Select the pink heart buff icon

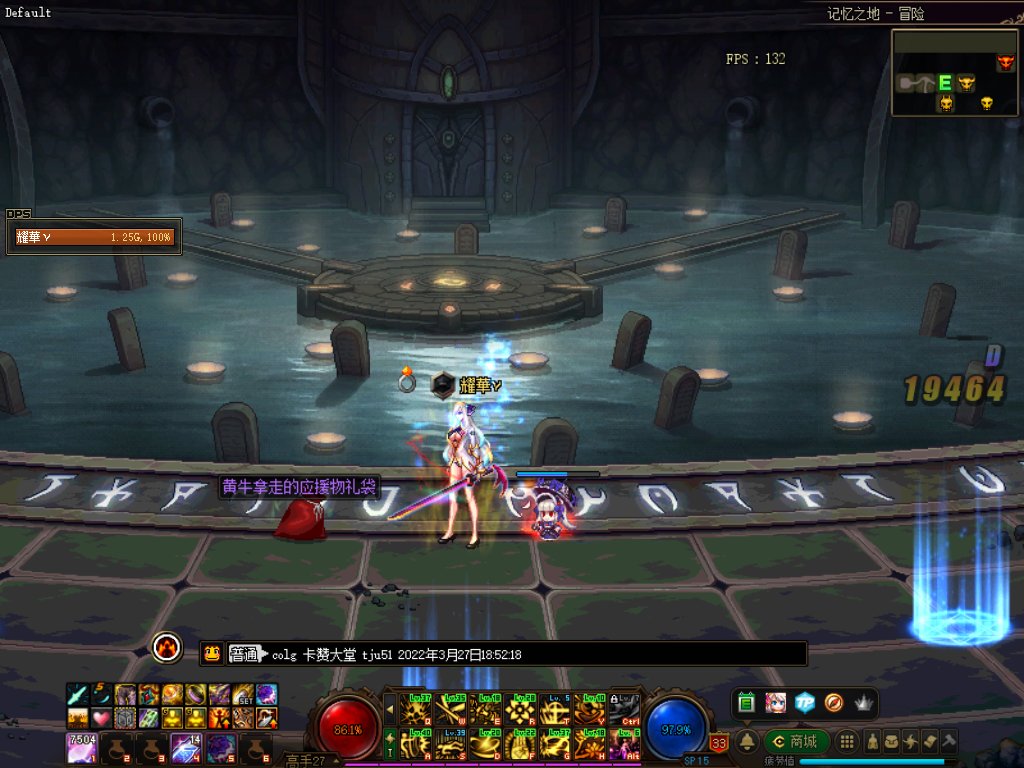pos(100,717)
